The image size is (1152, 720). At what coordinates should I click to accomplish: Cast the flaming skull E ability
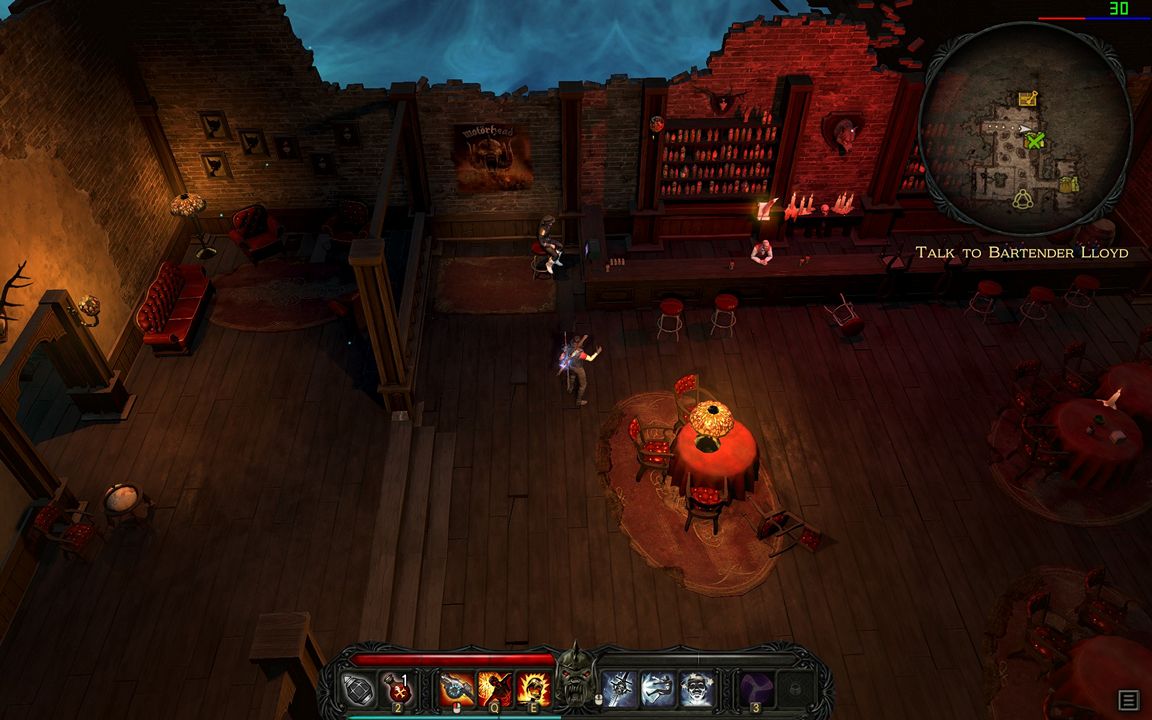pos(533,689)
